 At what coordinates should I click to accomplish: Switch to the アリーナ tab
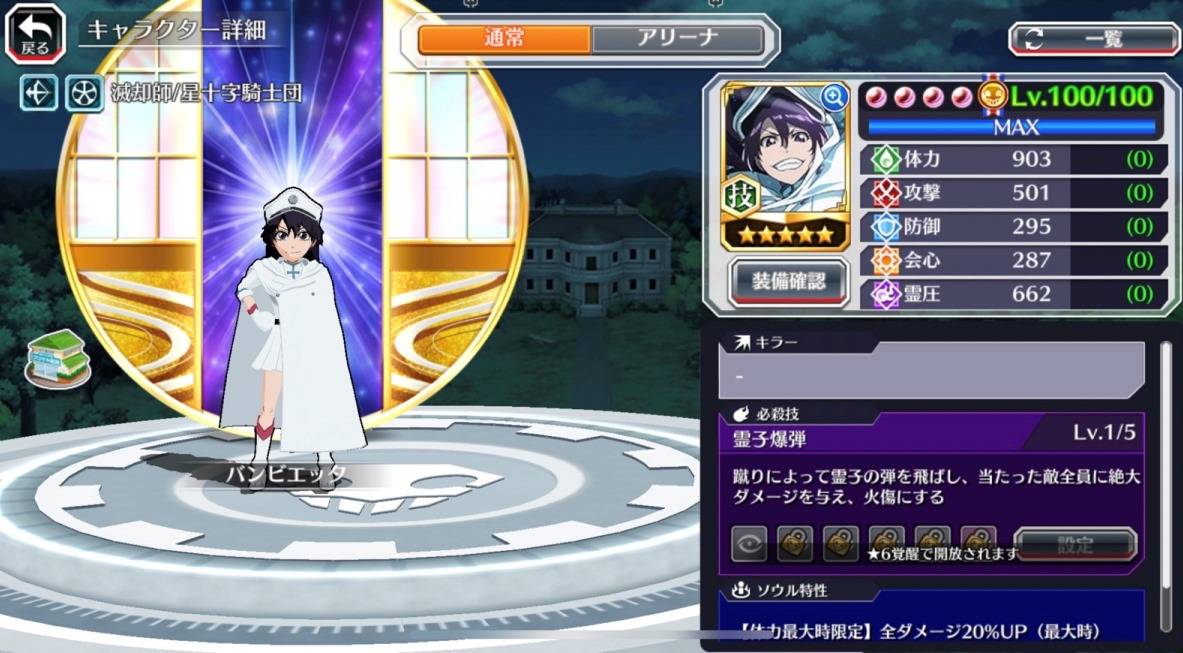coord(677,39)
